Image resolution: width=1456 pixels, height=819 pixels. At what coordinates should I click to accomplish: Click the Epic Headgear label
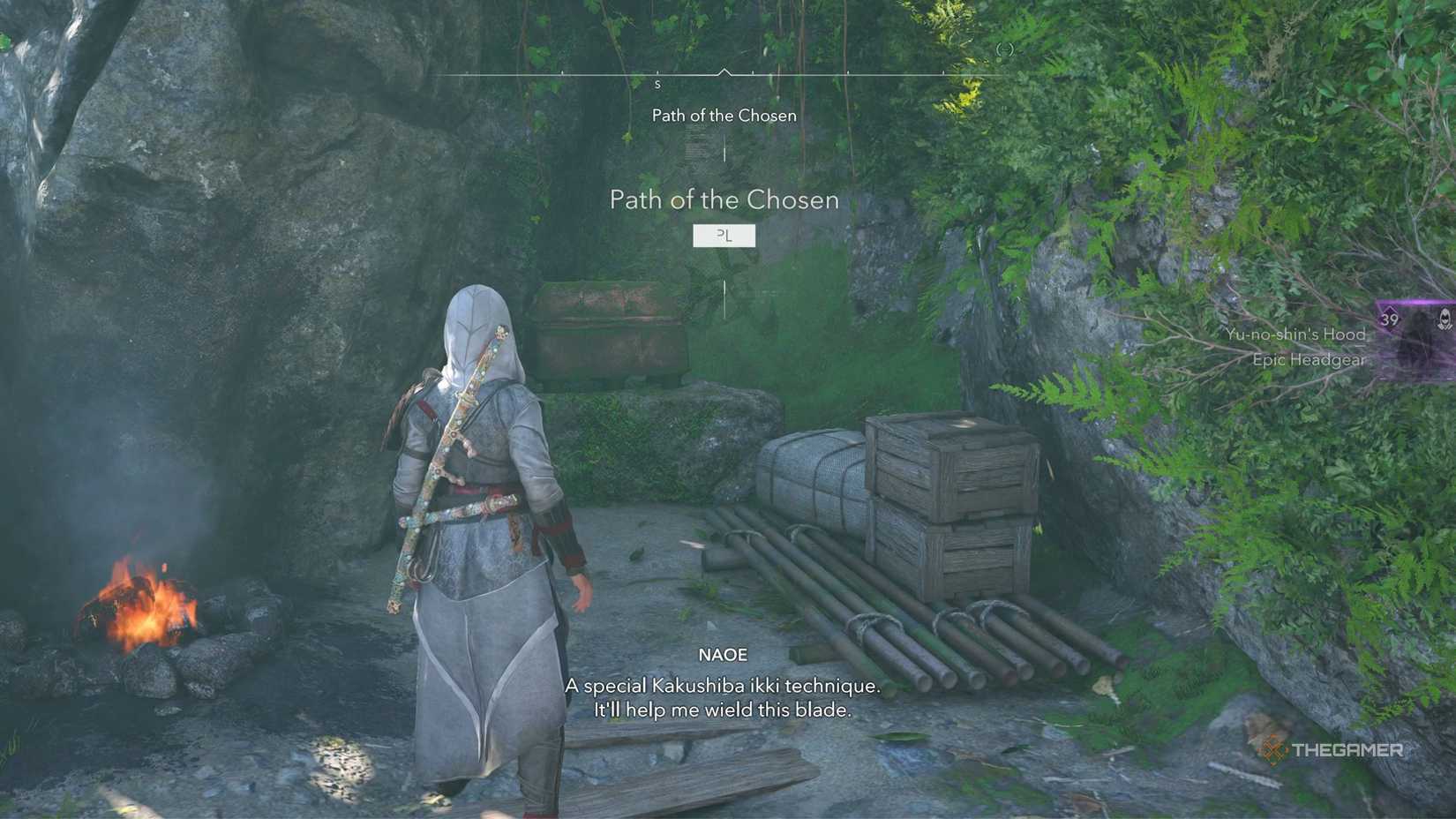coord(1308,360)
